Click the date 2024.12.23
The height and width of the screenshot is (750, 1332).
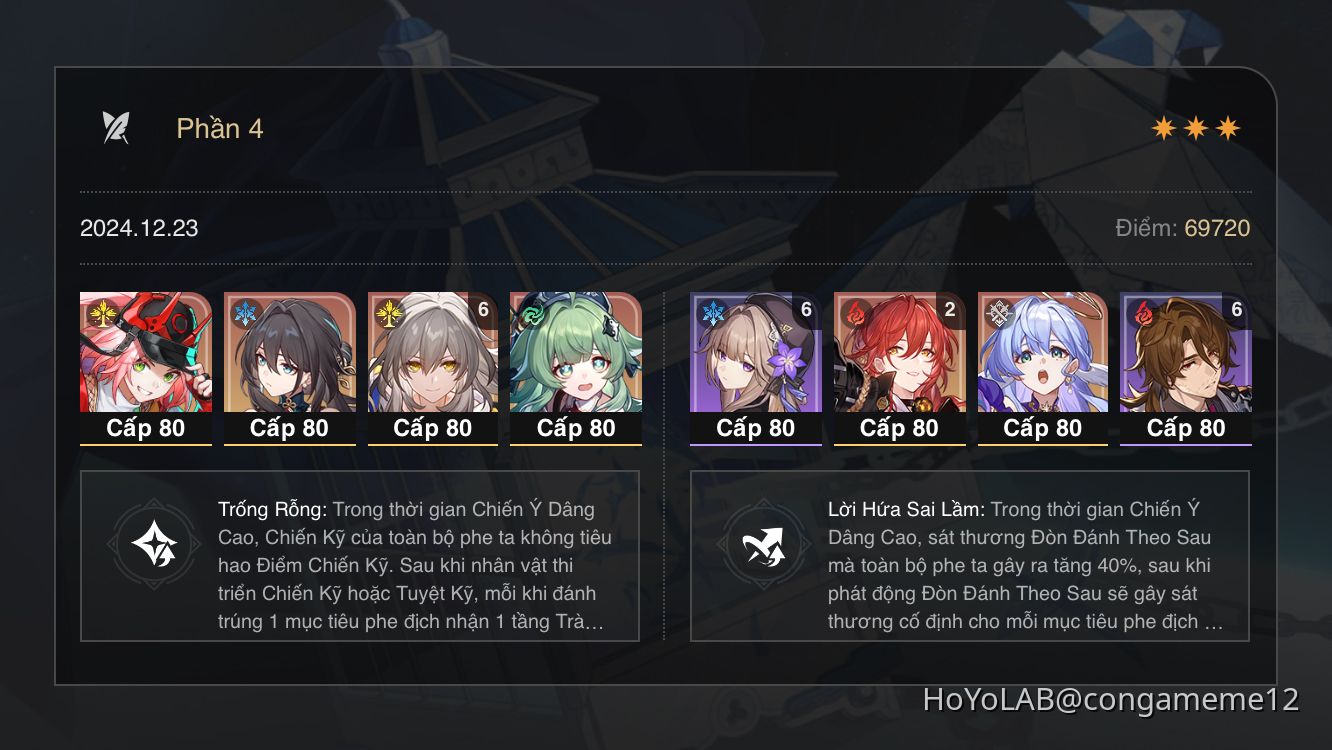(x=138, y=228)
